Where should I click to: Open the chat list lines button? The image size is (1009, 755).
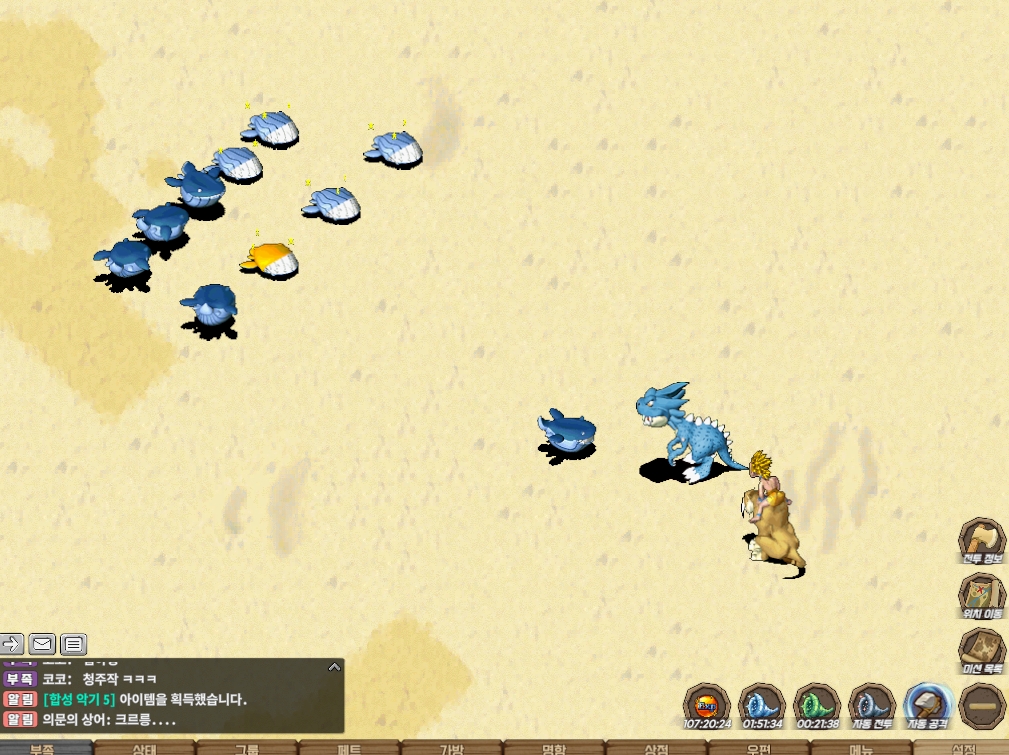(74, 643)
